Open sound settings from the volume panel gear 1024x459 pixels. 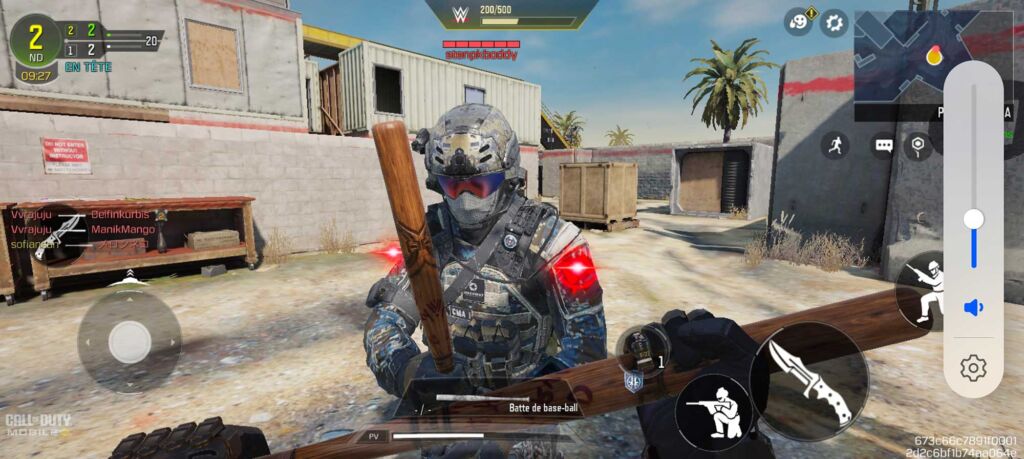tap(973, 369)
